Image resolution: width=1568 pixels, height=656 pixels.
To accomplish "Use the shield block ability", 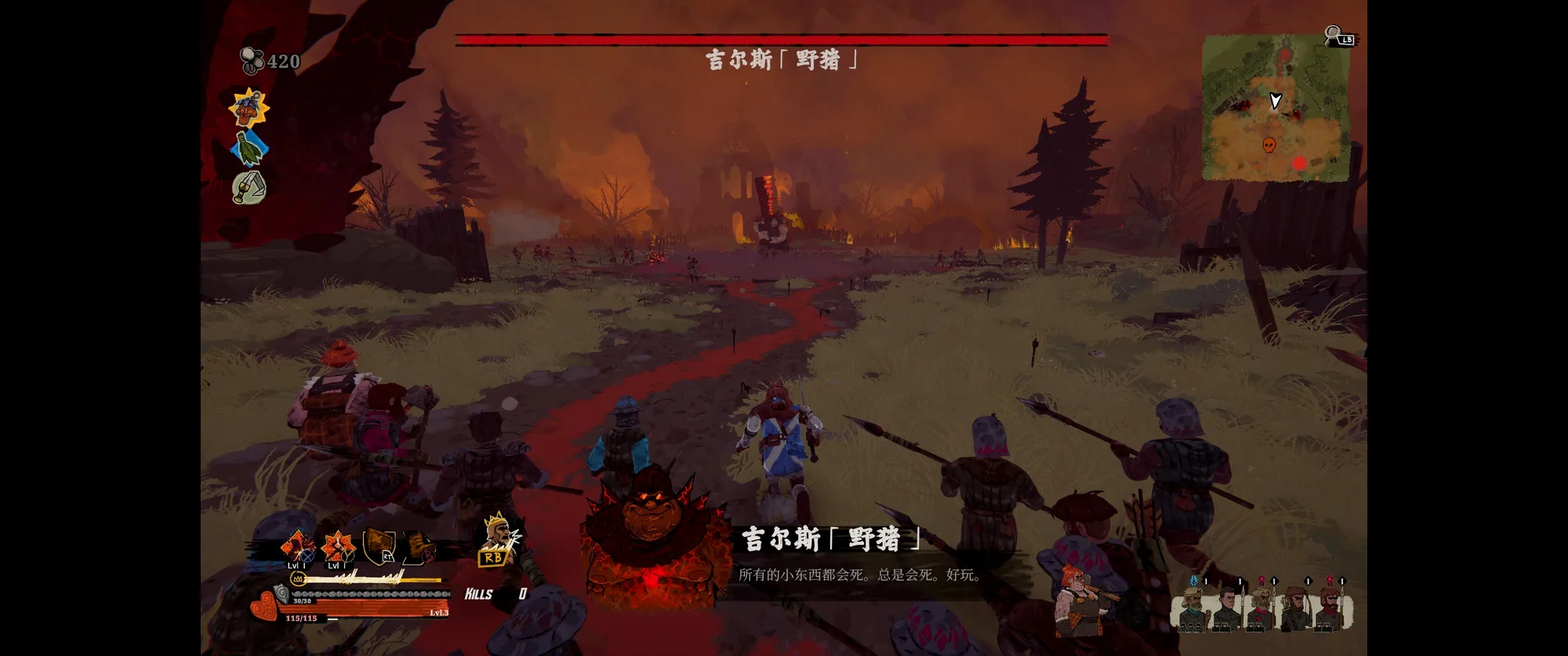I will click(x=379, y=545).
